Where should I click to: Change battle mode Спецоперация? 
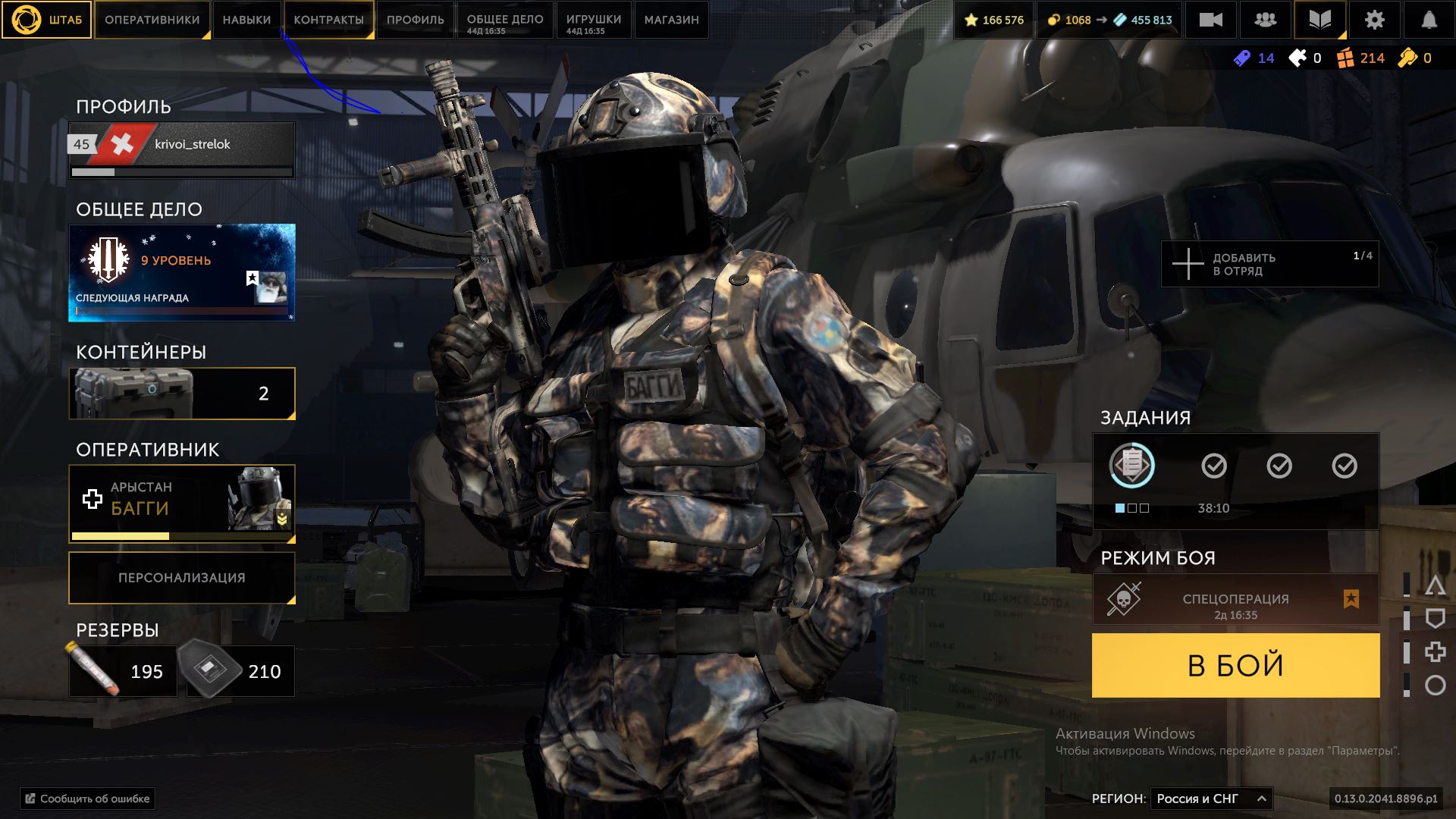pos(1235,599)
